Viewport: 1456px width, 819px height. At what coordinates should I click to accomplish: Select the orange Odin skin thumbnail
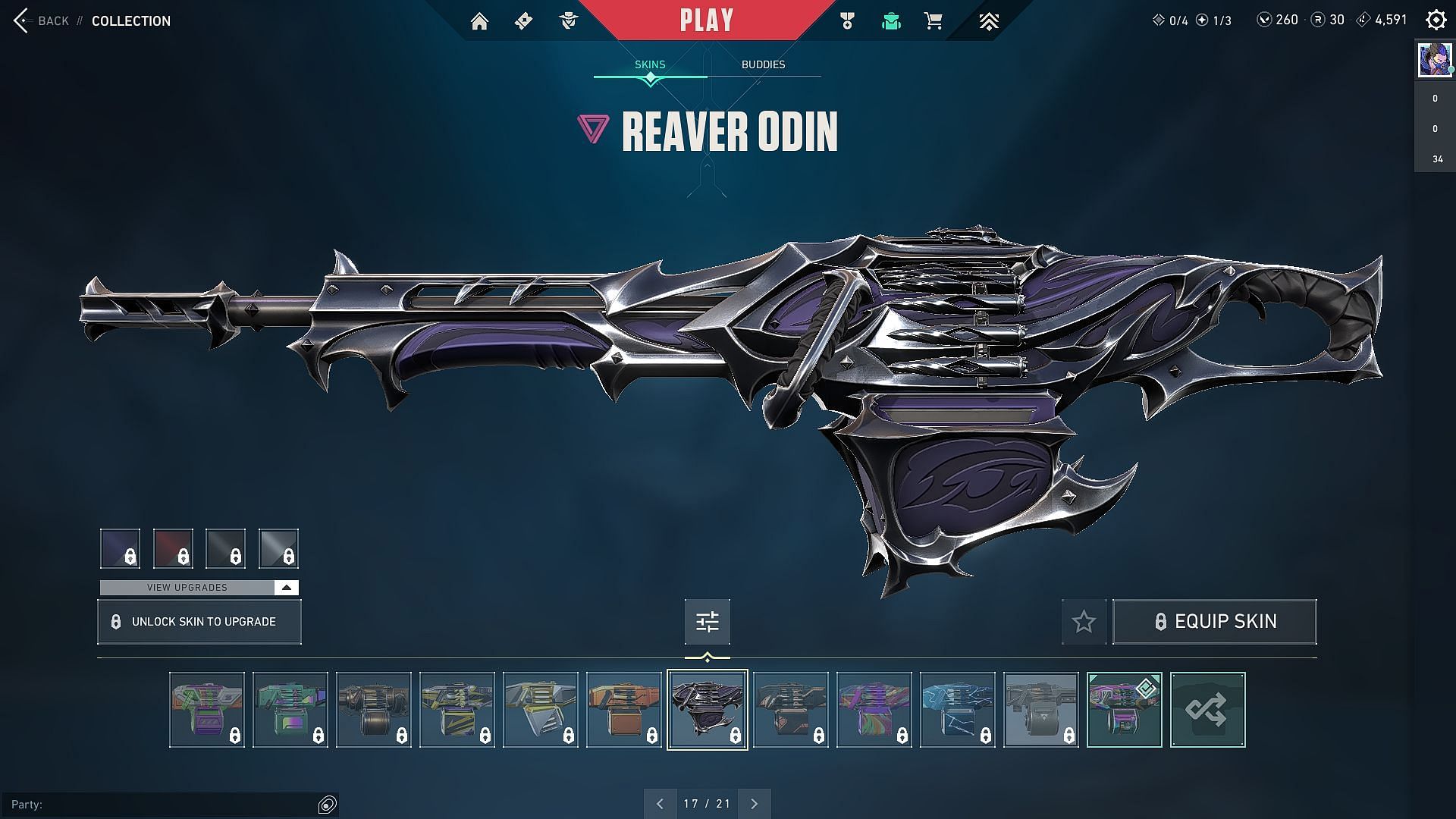(x=623, y=710)
